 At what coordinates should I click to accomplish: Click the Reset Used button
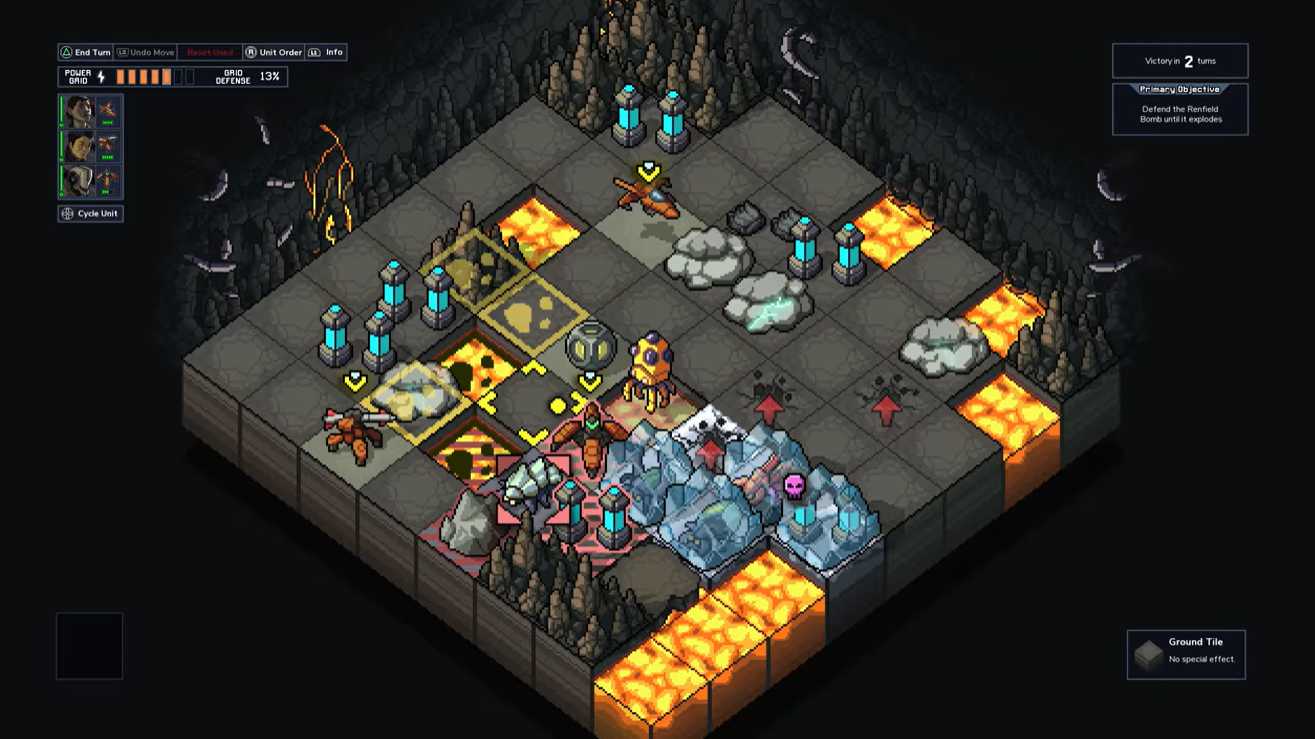click(x=210, y=52)
